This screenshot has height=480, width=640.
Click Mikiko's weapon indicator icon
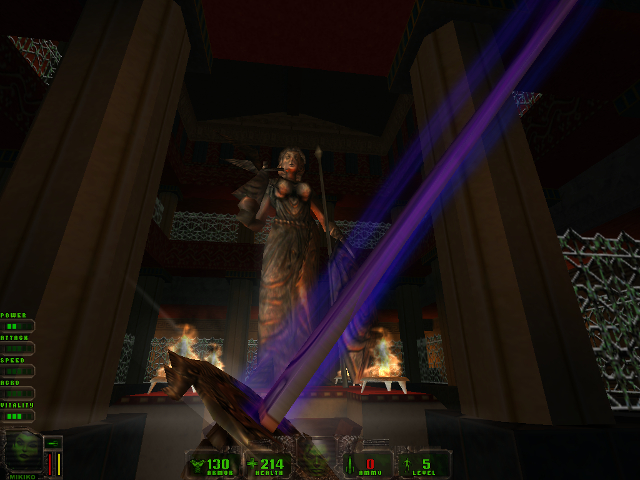coord(53,443)
